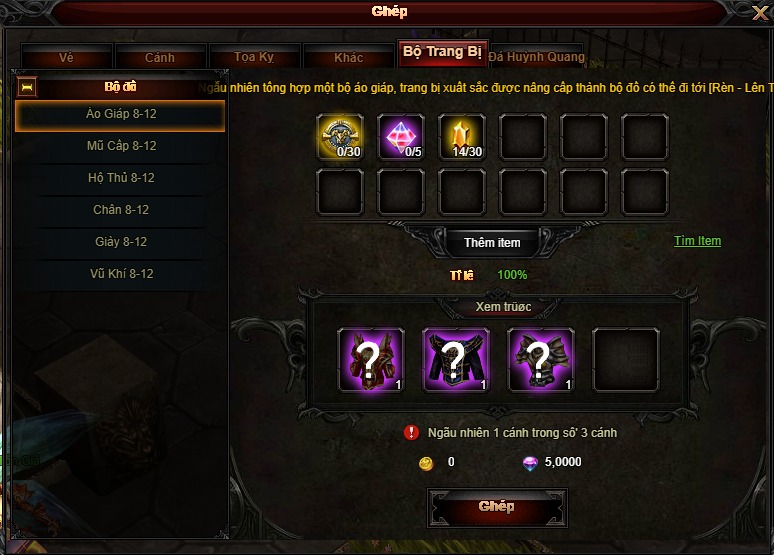The width and height of the screenshot is (774, 555).
Task: Collapse the Bộ đồ category list
Action: (28, 87)
